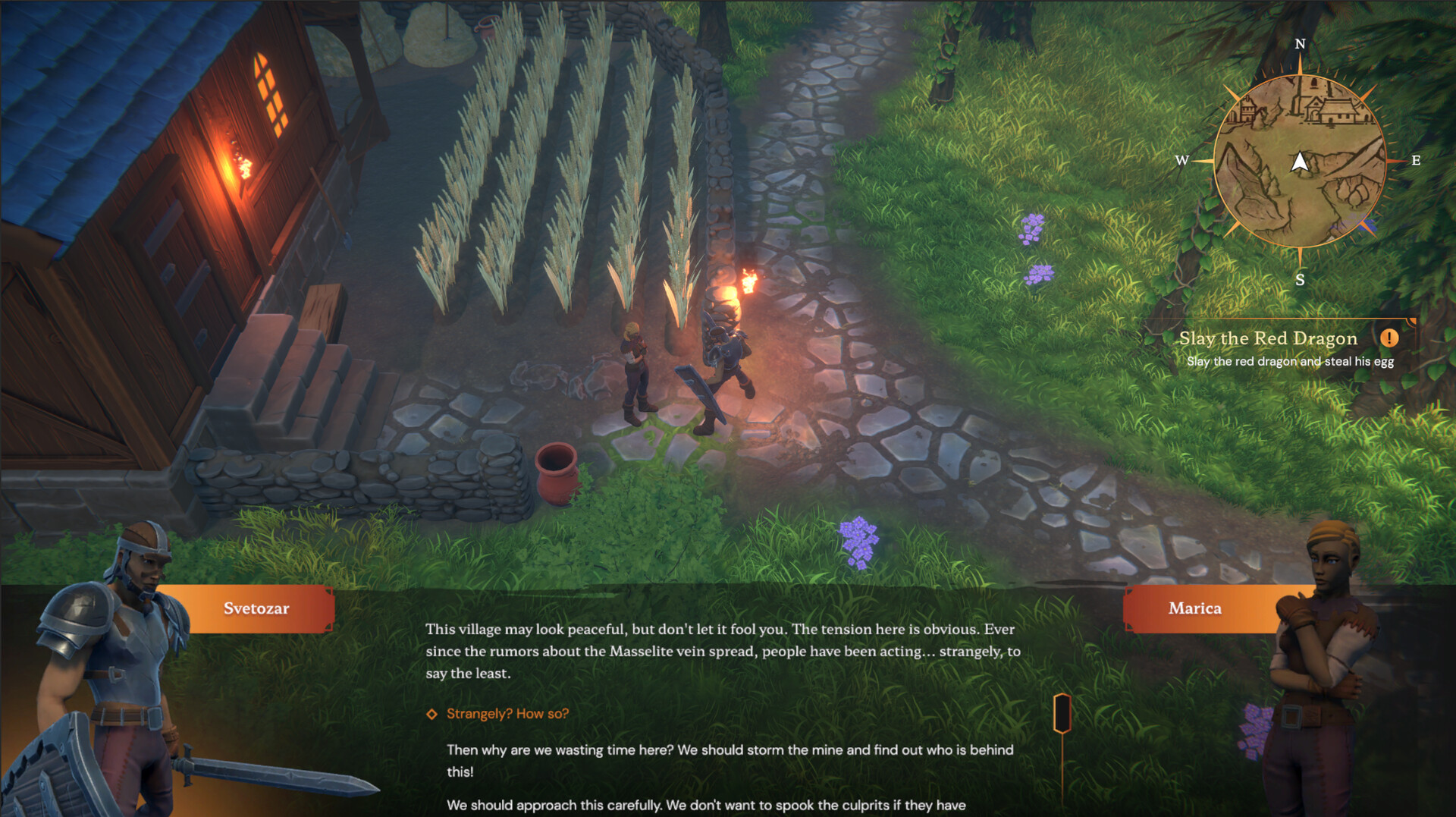Viewport: 1456px width, 817px height.
Task: Click the W marker left of the minimap
Action: (1183, 160)
